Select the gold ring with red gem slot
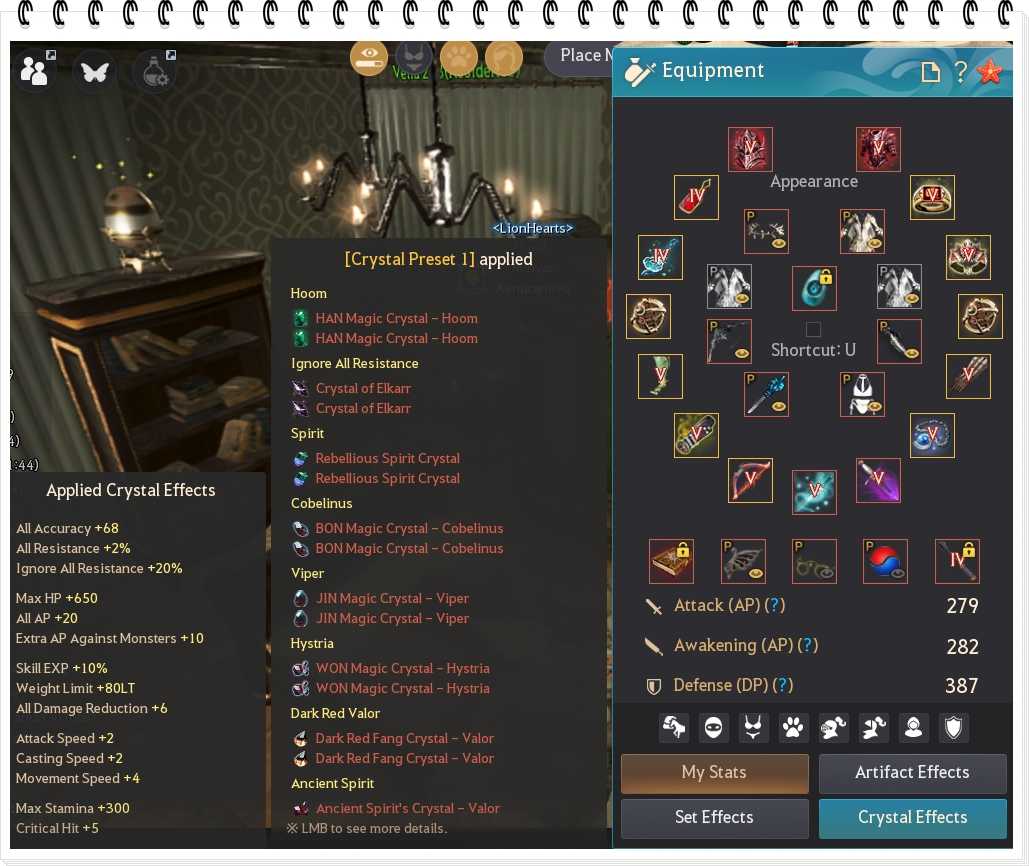This screenshot has height=866, width=1029. (x=932, y=197)
